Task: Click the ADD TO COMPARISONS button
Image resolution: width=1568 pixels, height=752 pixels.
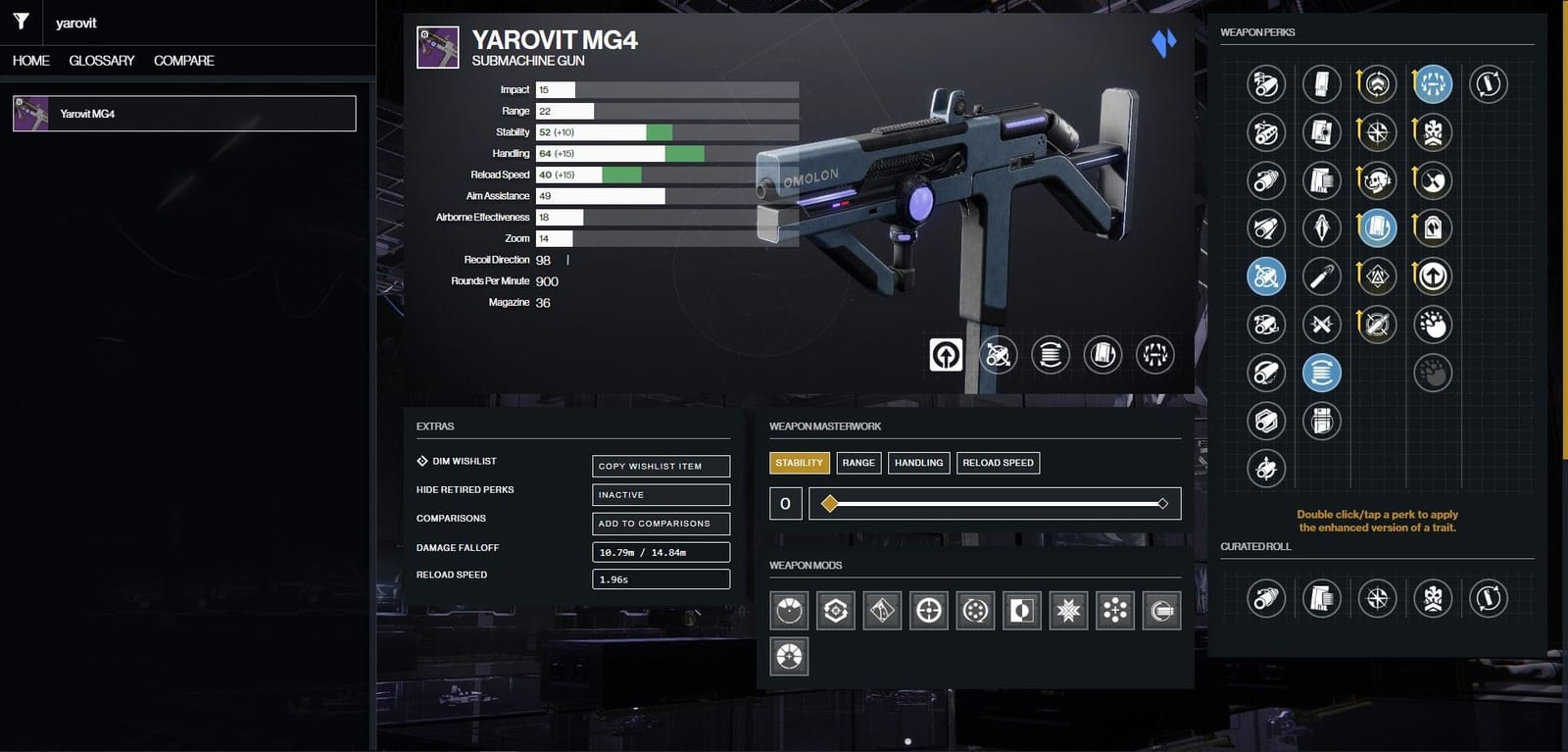Action: click(661, 523)
